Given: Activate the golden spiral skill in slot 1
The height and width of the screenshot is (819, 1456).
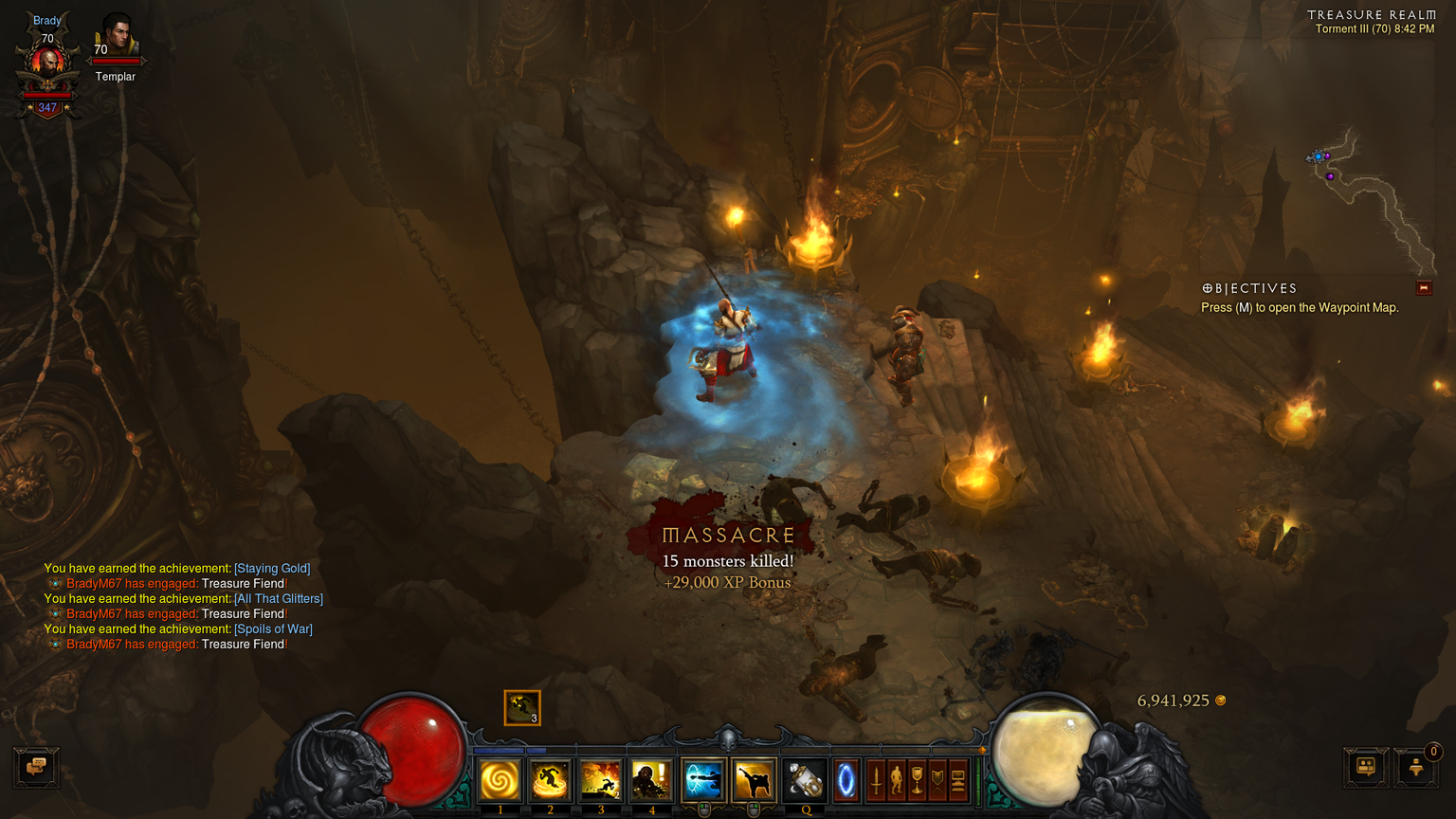Looking at the screenshot, I should coord(500,780).
